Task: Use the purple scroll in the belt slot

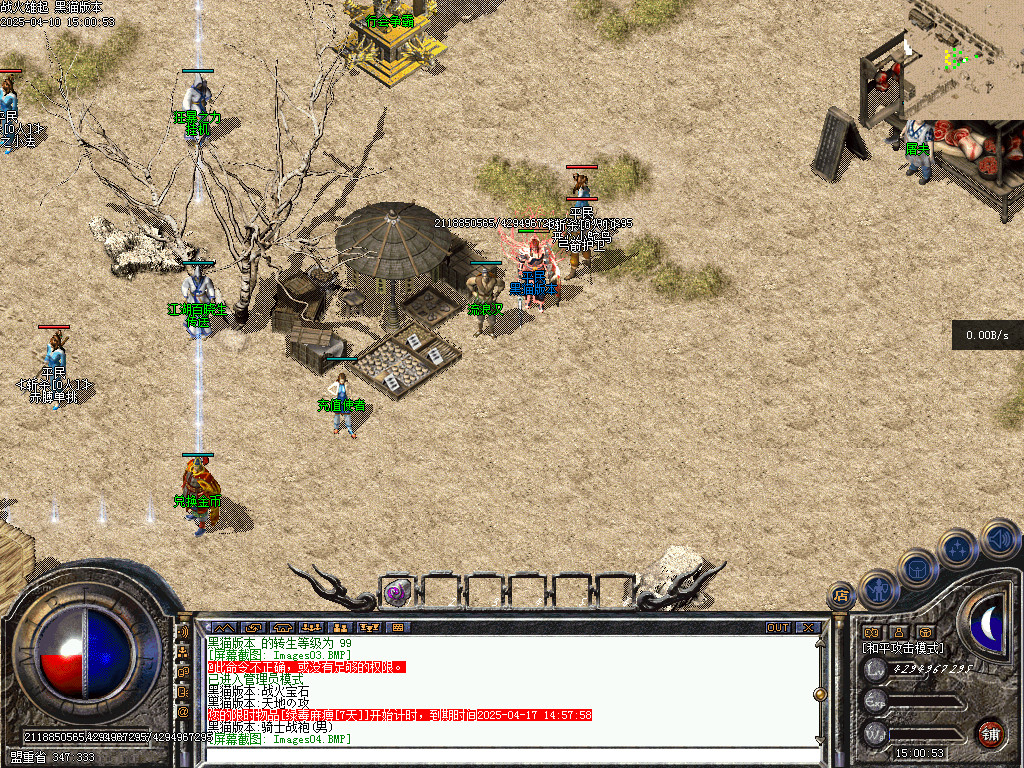Action: [397, 592]
